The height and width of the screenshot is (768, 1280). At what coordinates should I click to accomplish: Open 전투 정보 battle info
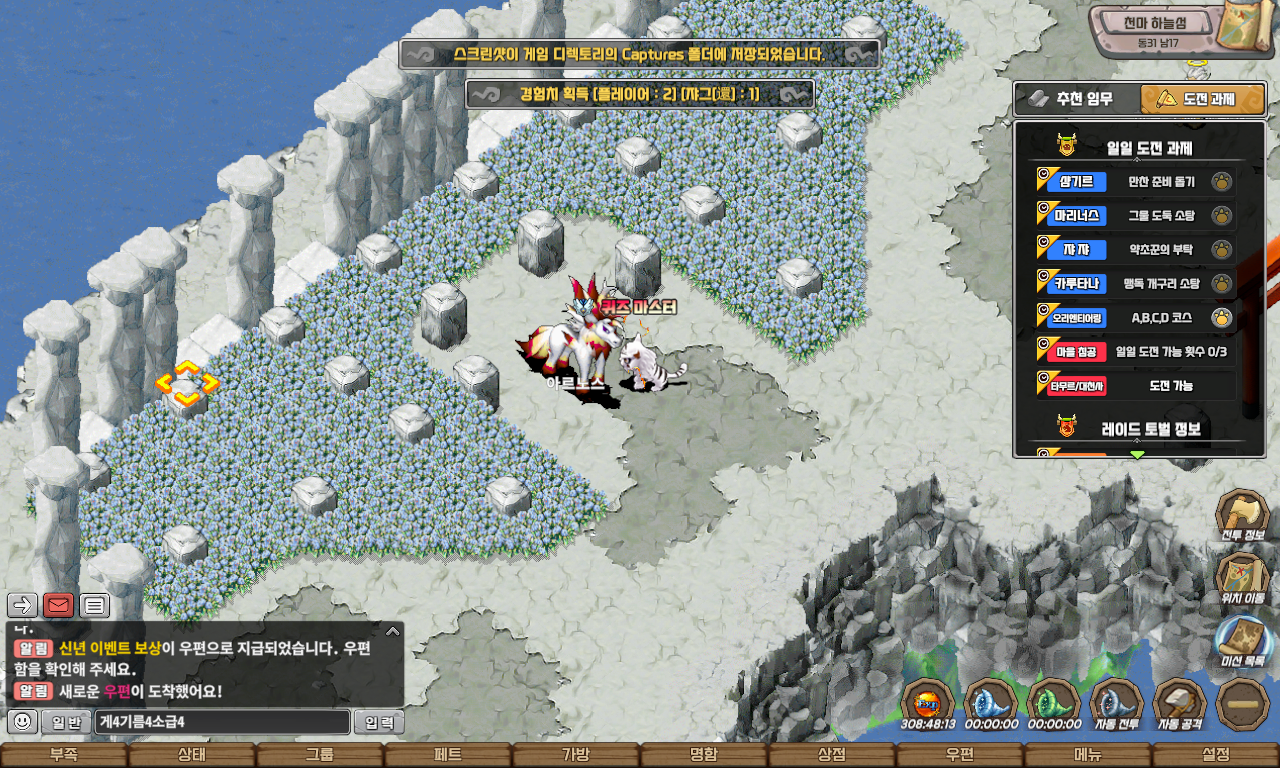1242,515
